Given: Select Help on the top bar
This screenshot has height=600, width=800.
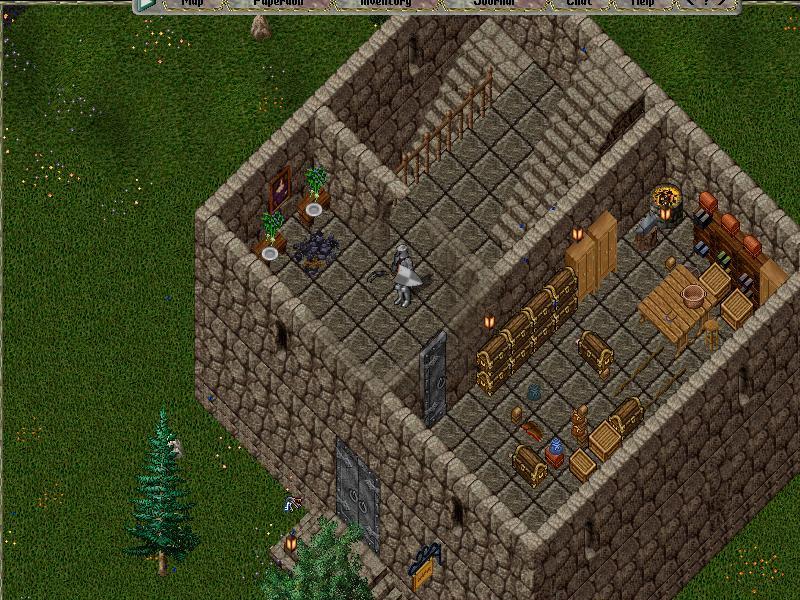Looking at the screenshot, I should coord(642,4).
